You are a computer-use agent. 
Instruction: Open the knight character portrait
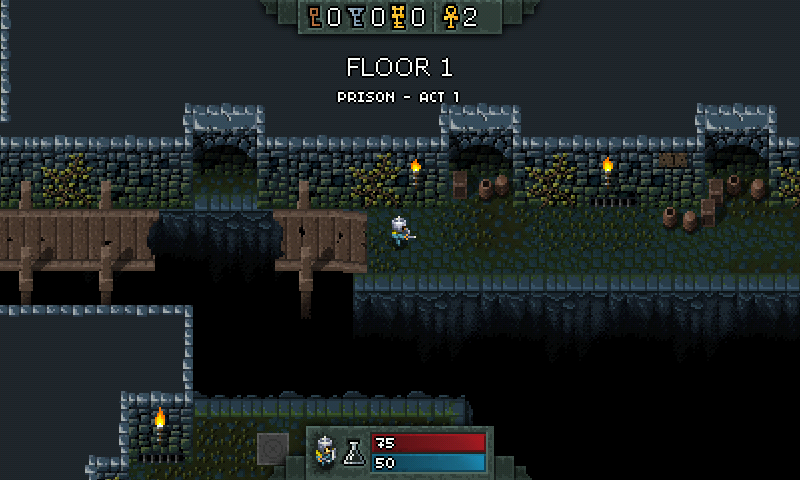click(x=326, y=452)
